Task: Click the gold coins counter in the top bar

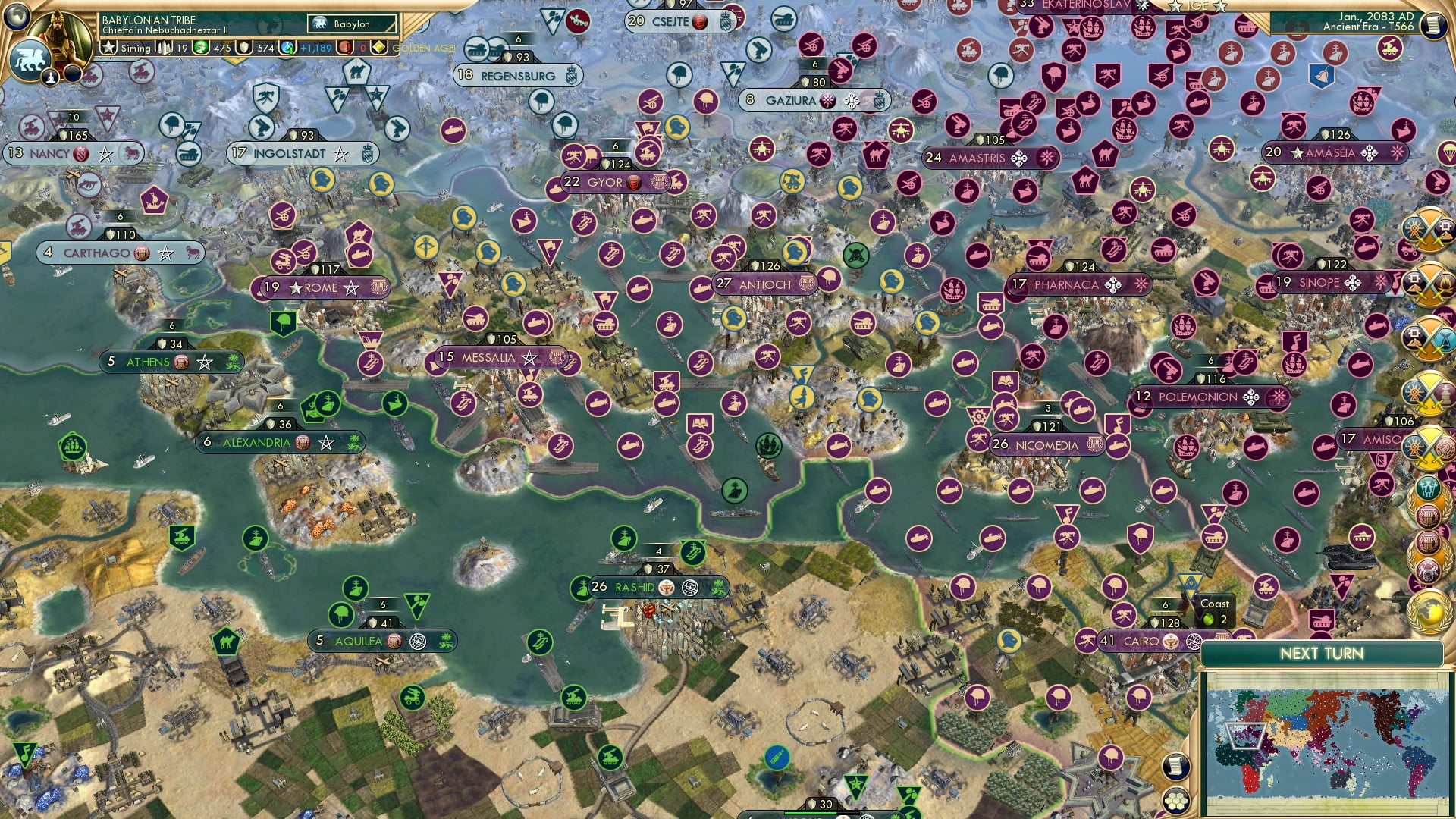Action: click(x=200, y=47)
